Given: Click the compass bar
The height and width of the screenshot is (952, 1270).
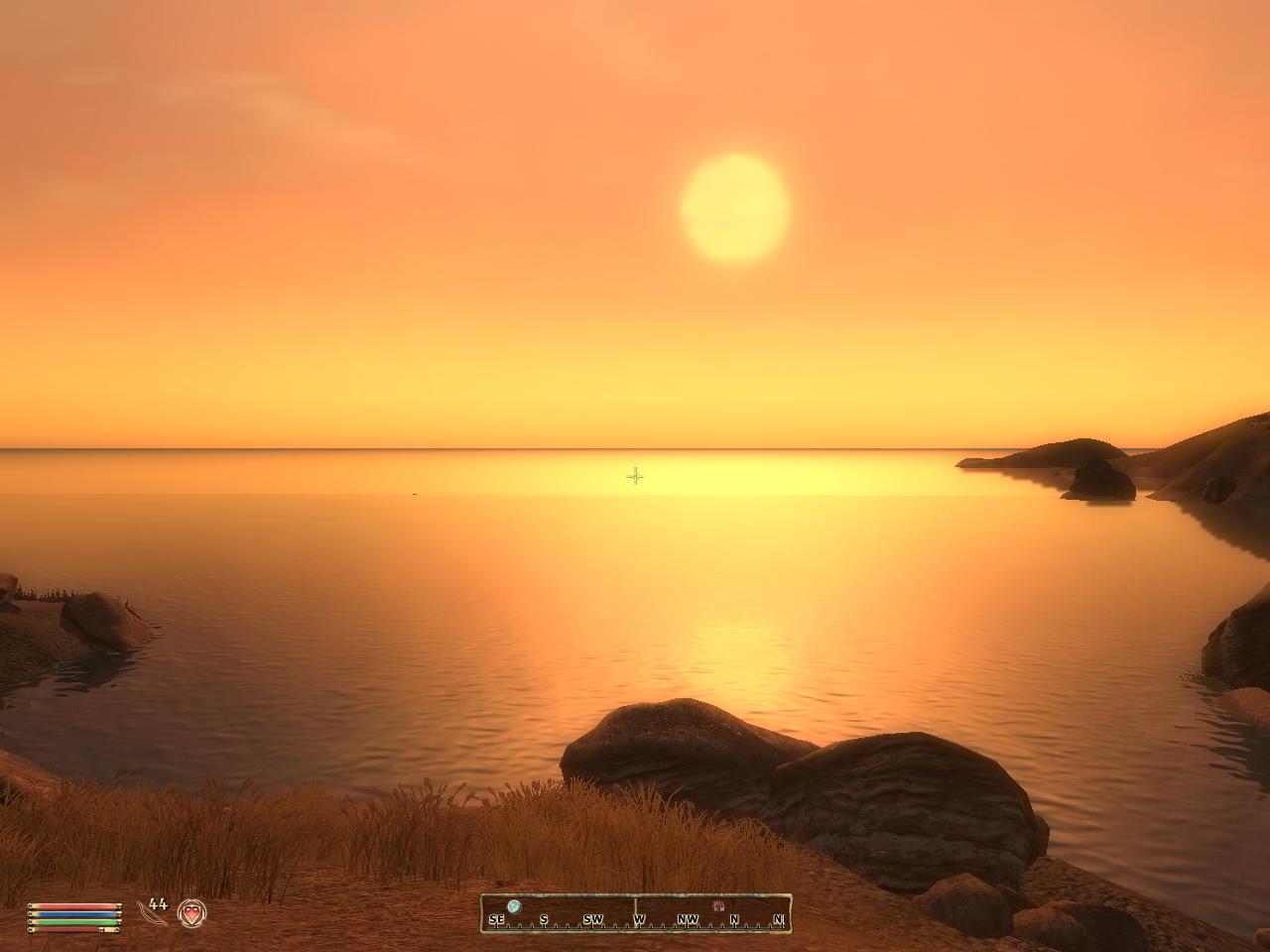Looking at the screenshot, I should pyautogui.click(x=636, y=913).
